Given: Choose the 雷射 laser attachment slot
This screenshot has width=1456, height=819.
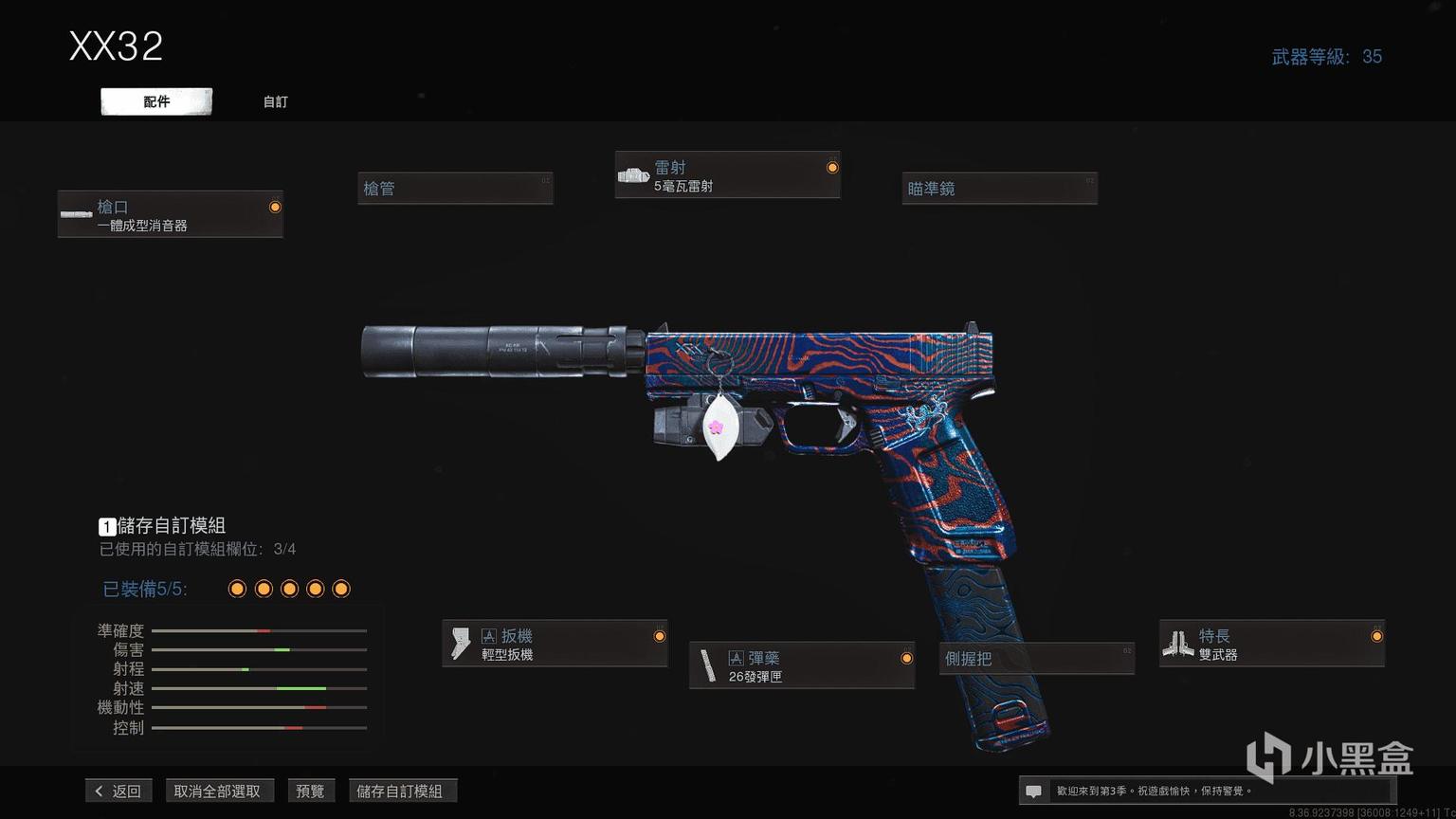Looking at the screenshot, I should 727,175.
